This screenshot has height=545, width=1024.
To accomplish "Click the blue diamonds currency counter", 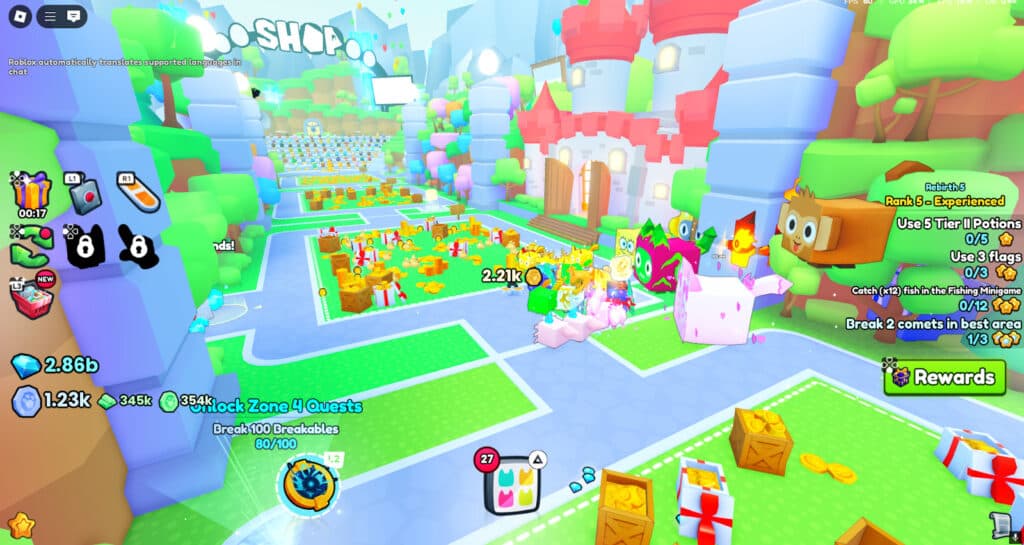I will tap(56, 365).
